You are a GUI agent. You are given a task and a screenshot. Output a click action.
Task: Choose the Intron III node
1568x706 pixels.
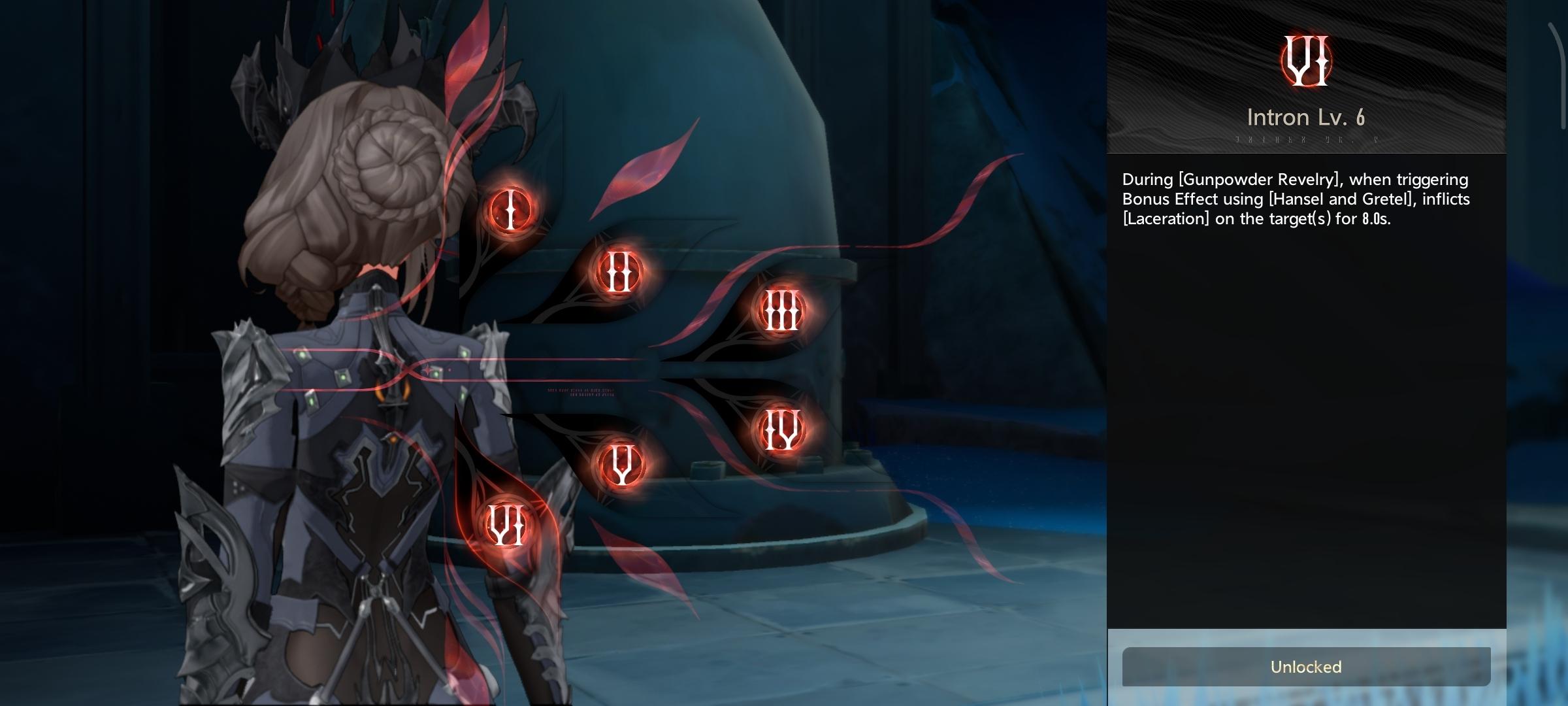781,311
